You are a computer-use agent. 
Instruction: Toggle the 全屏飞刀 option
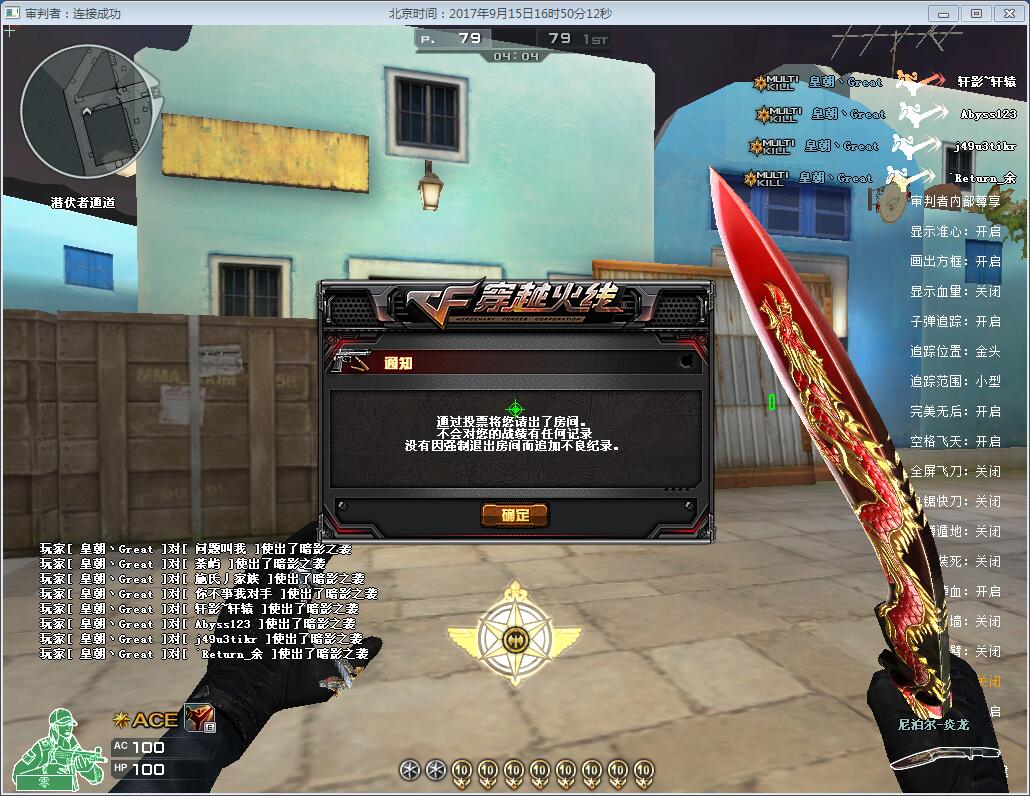tap(955, 471)
